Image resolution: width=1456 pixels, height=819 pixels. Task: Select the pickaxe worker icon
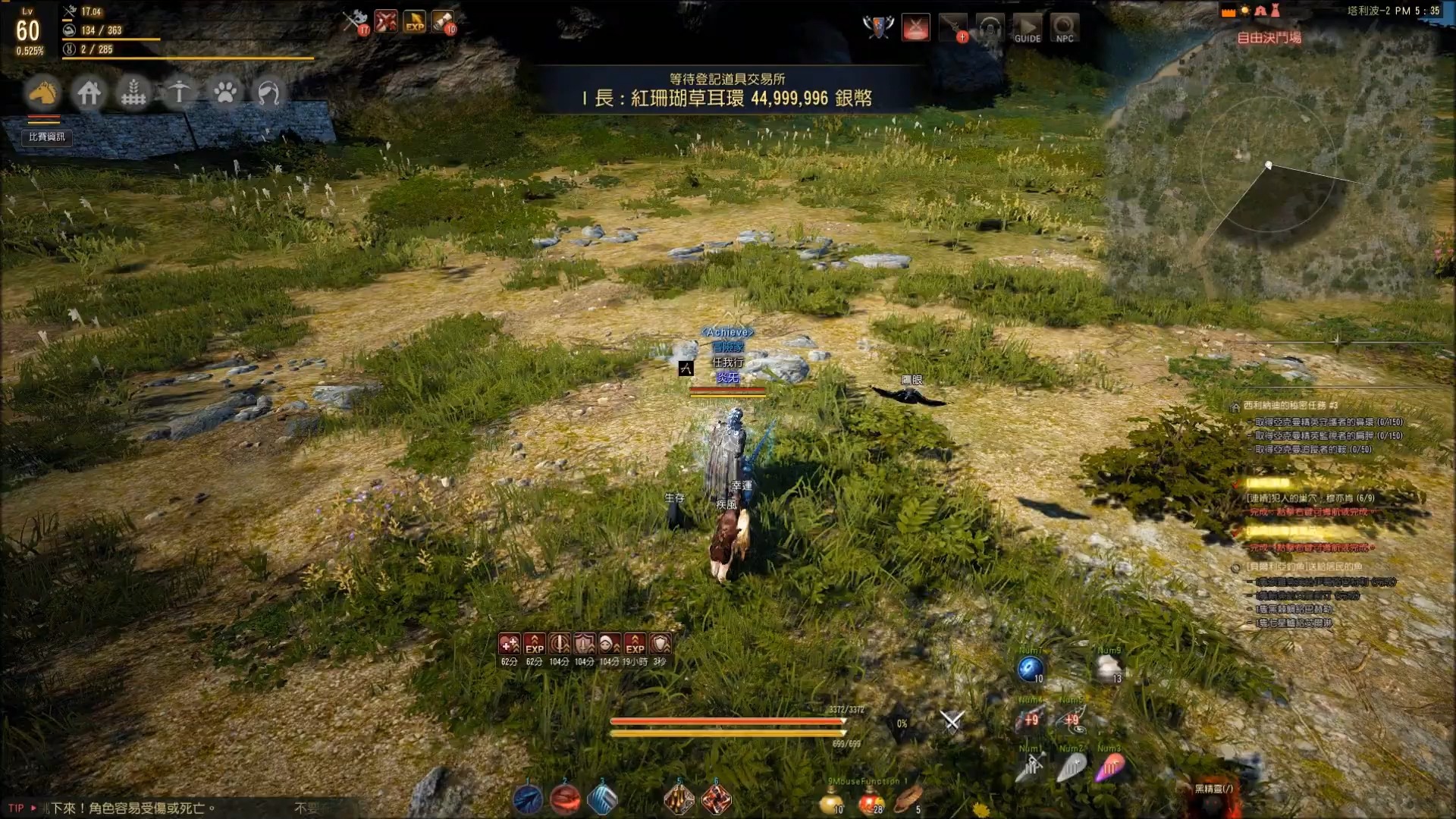click(179, 93)
